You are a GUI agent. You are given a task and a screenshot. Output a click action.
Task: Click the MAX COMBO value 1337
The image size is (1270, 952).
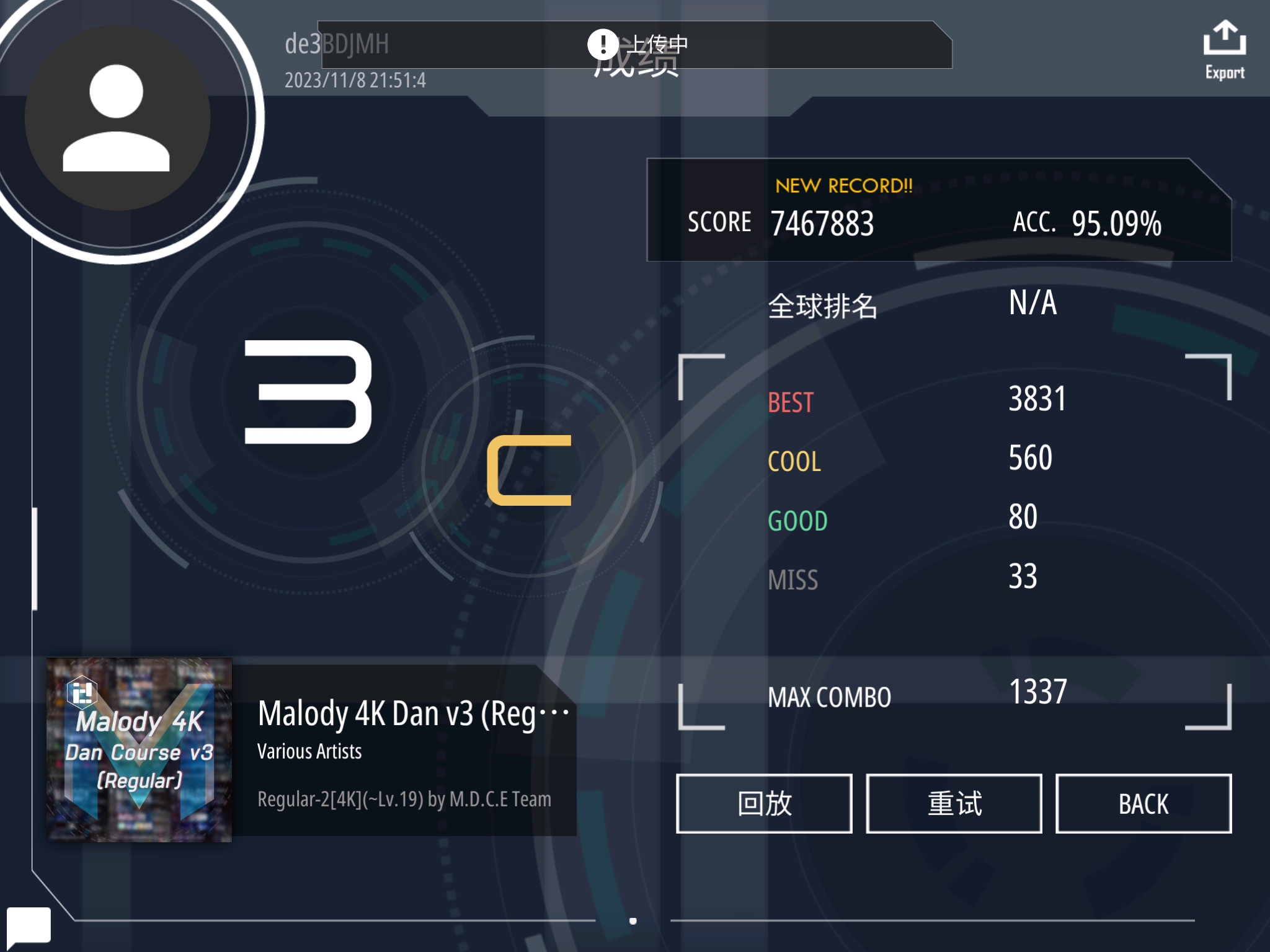(x=1037, y=693)
